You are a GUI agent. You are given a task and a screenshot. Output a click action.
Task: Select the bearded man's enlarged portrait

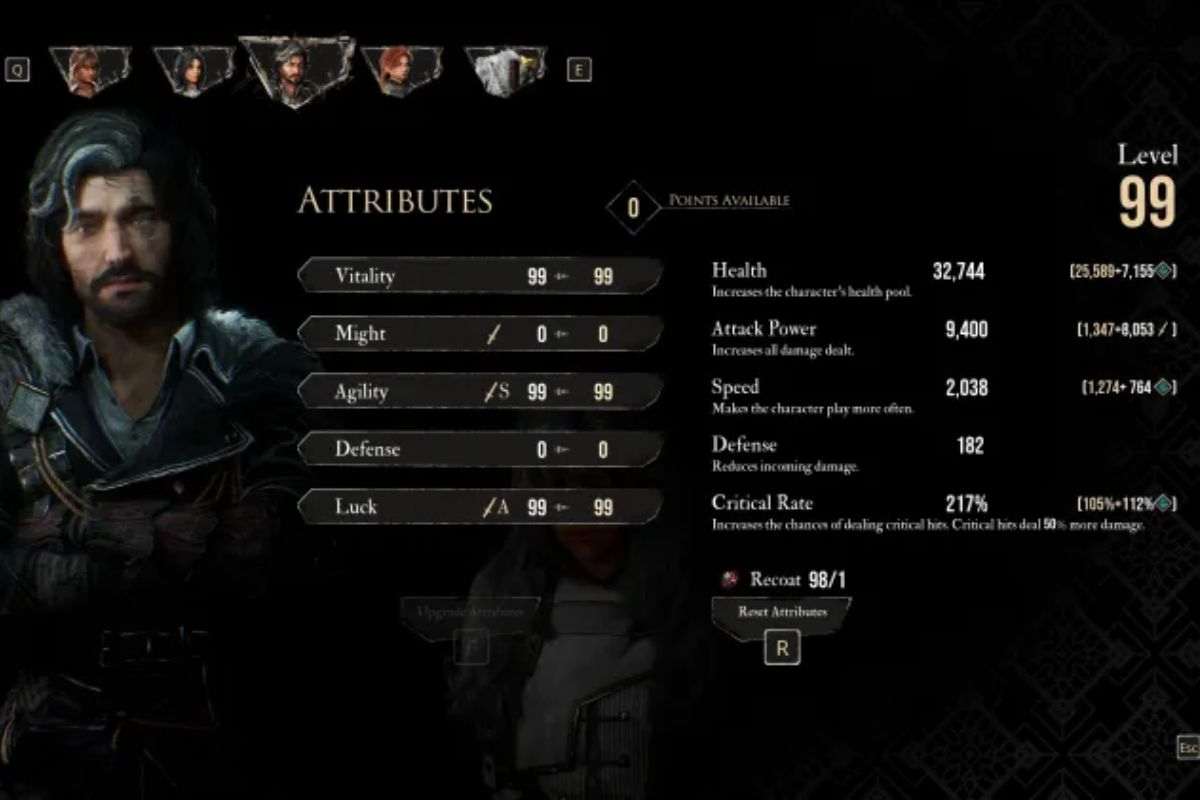295,72
